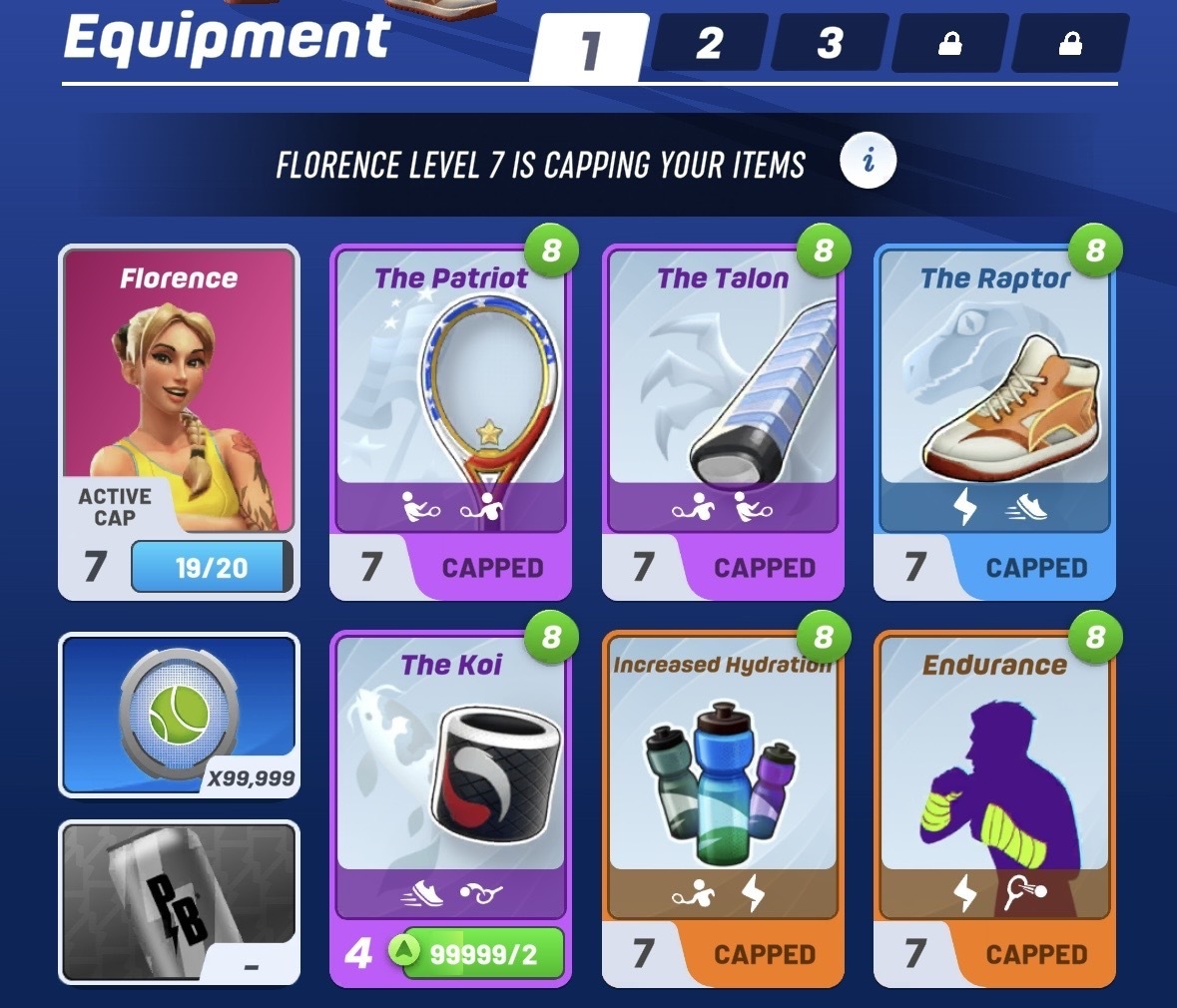
Task: Select equipment loadout tab 2
Action: tap(709, 44)
